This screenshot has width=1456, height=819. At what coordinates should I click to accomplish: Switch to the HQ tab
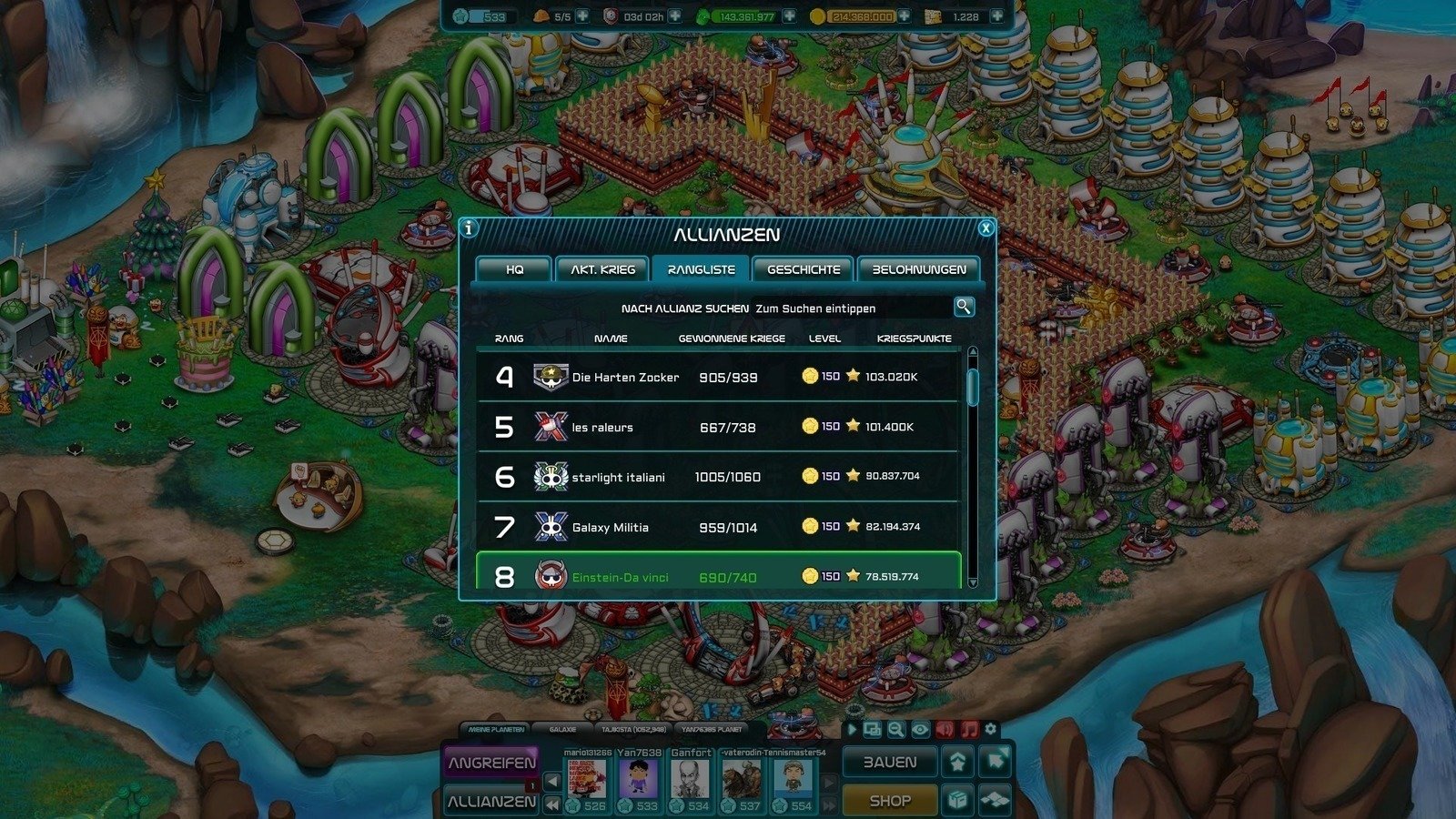click(514, 269)
